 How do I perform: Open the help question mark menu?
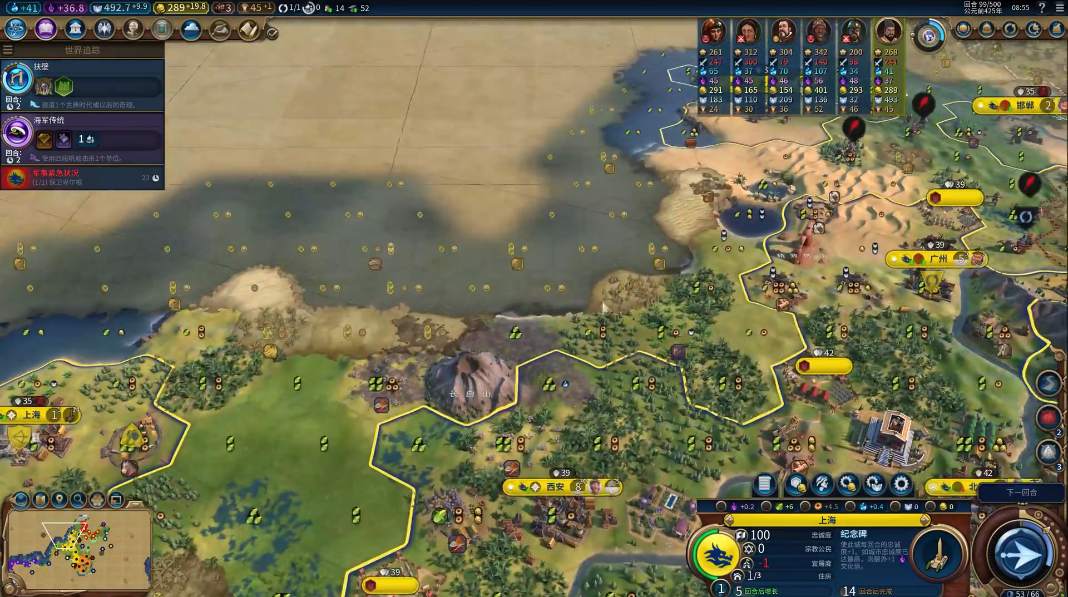tap(1042, 8)
